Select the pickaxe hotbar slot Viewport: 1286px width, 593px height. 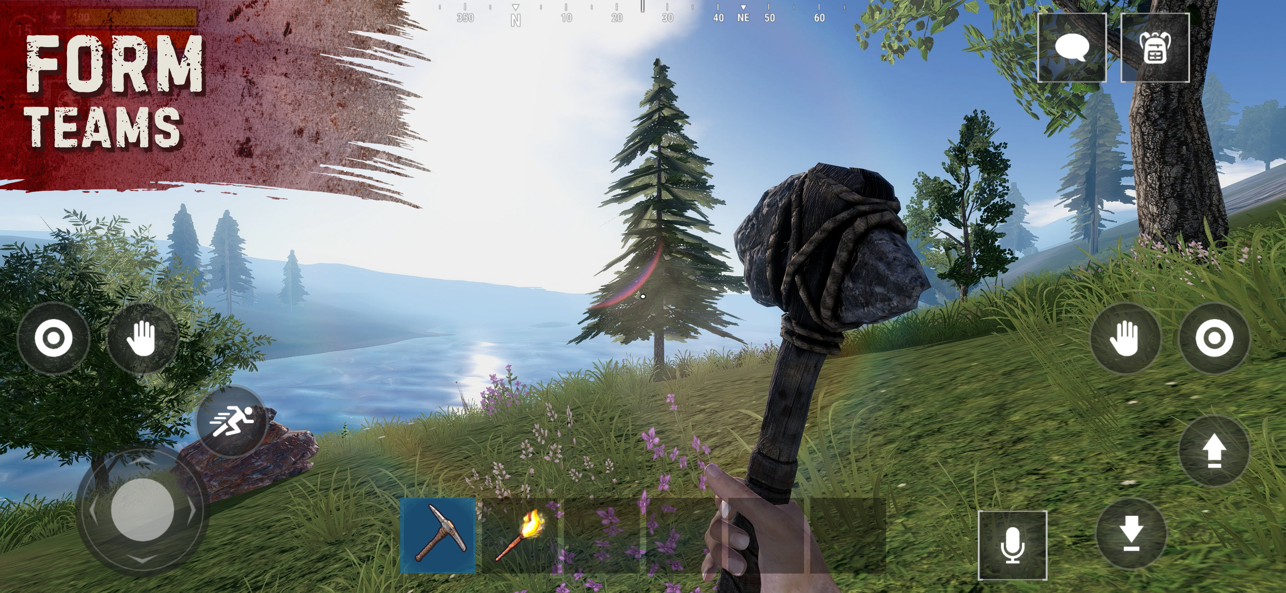pyautogui.click(x=438, y=536)
